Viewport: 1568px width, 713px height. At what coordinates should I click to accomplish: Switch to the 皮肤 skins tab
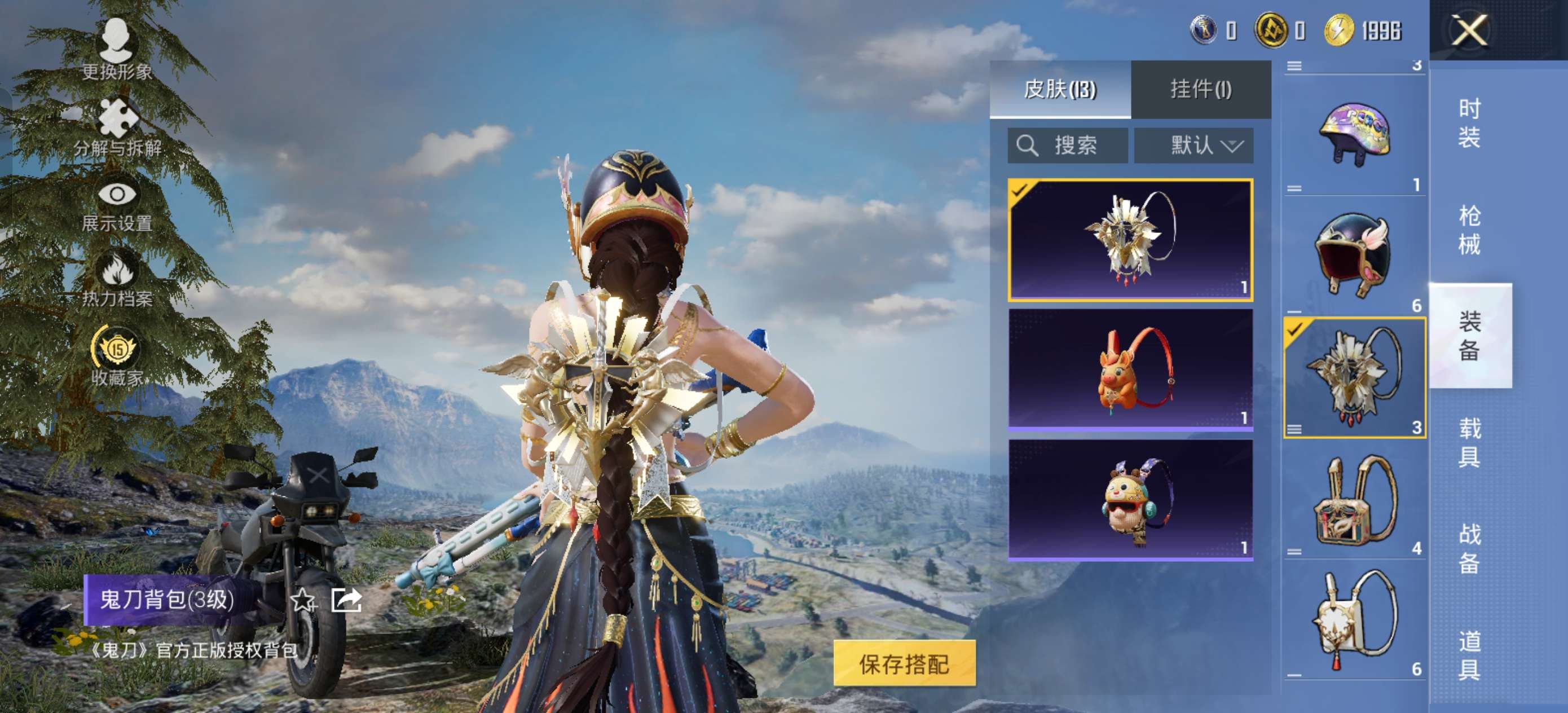coord(1060,90)
